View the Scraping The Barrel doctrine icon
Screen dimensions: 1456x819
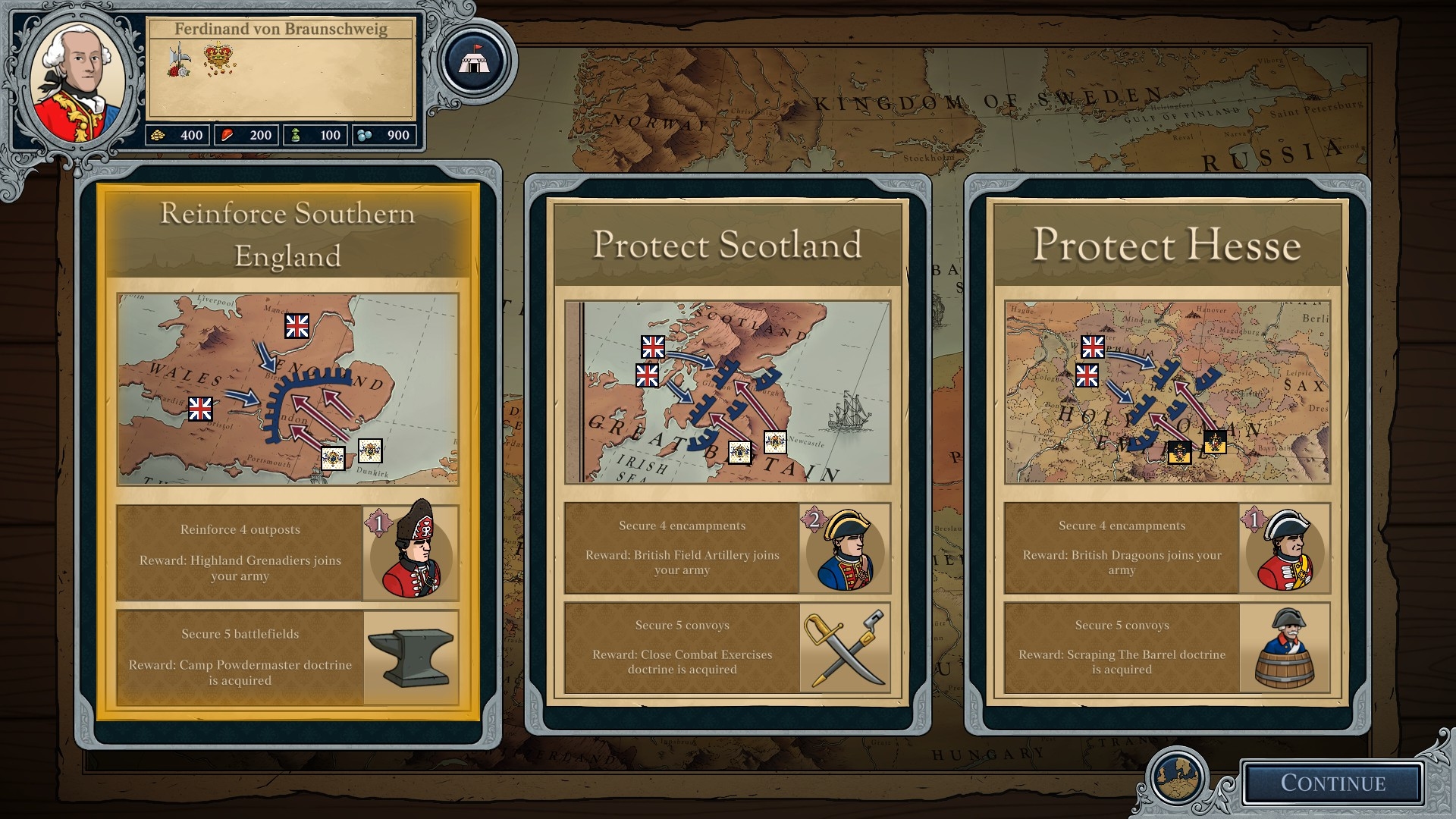coord(1284,648)
